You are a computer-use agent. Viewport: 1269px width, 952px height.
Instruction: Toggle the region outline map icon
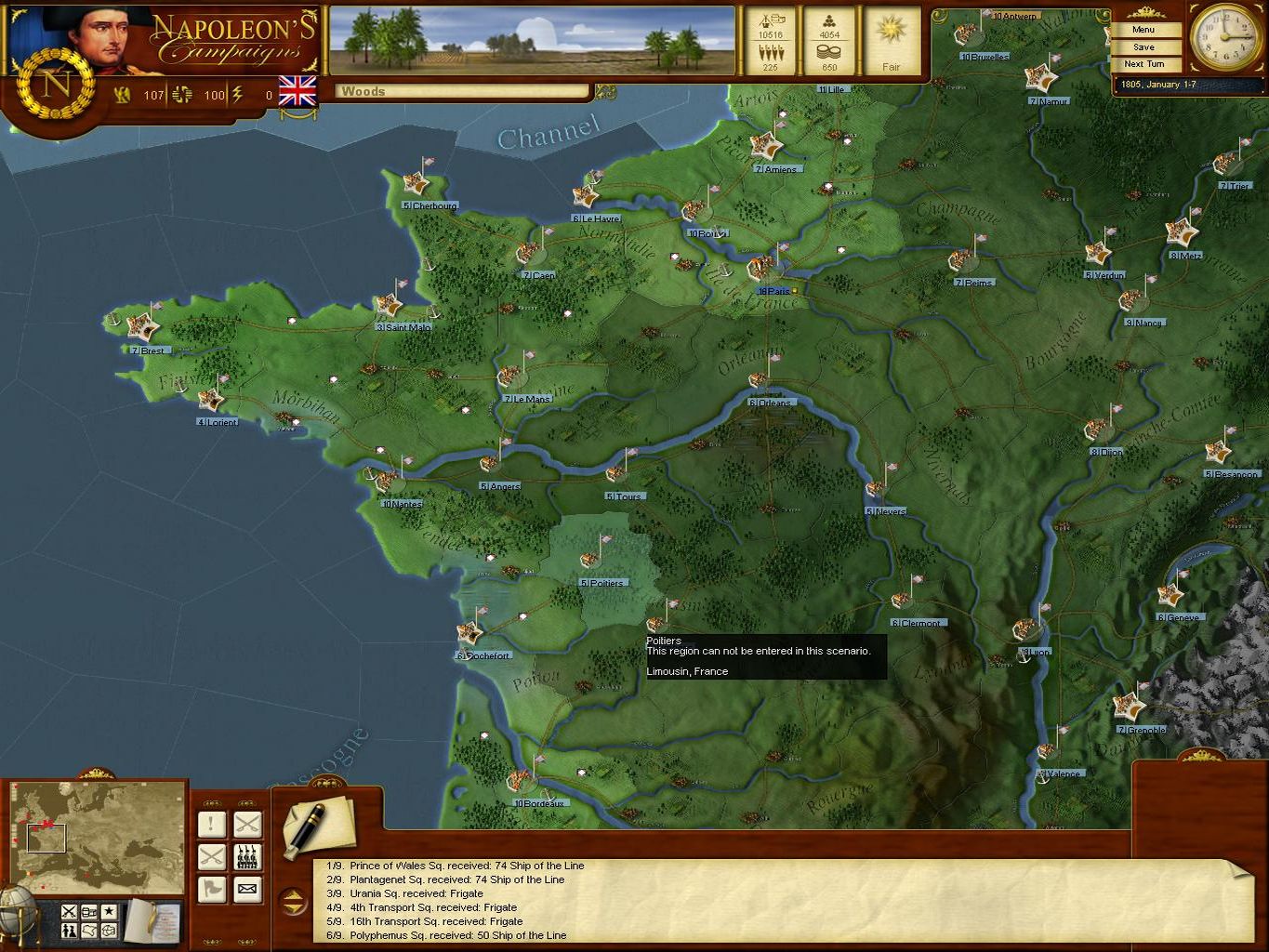[x=88, y=931]
